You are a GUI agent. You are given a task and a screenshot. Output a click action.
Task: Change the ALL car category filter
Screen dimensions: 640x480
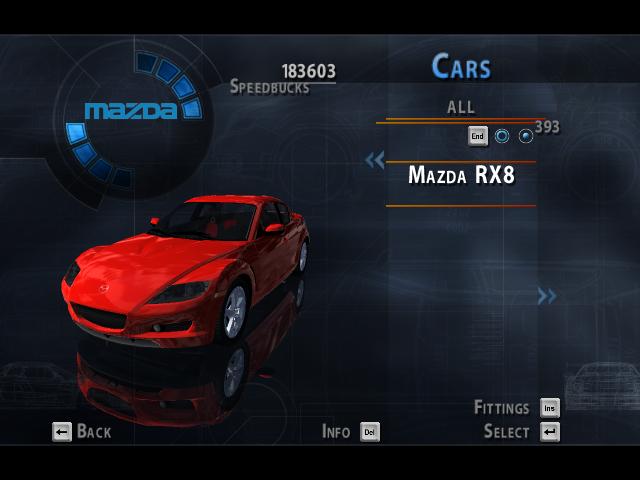[x=461, y=107]
